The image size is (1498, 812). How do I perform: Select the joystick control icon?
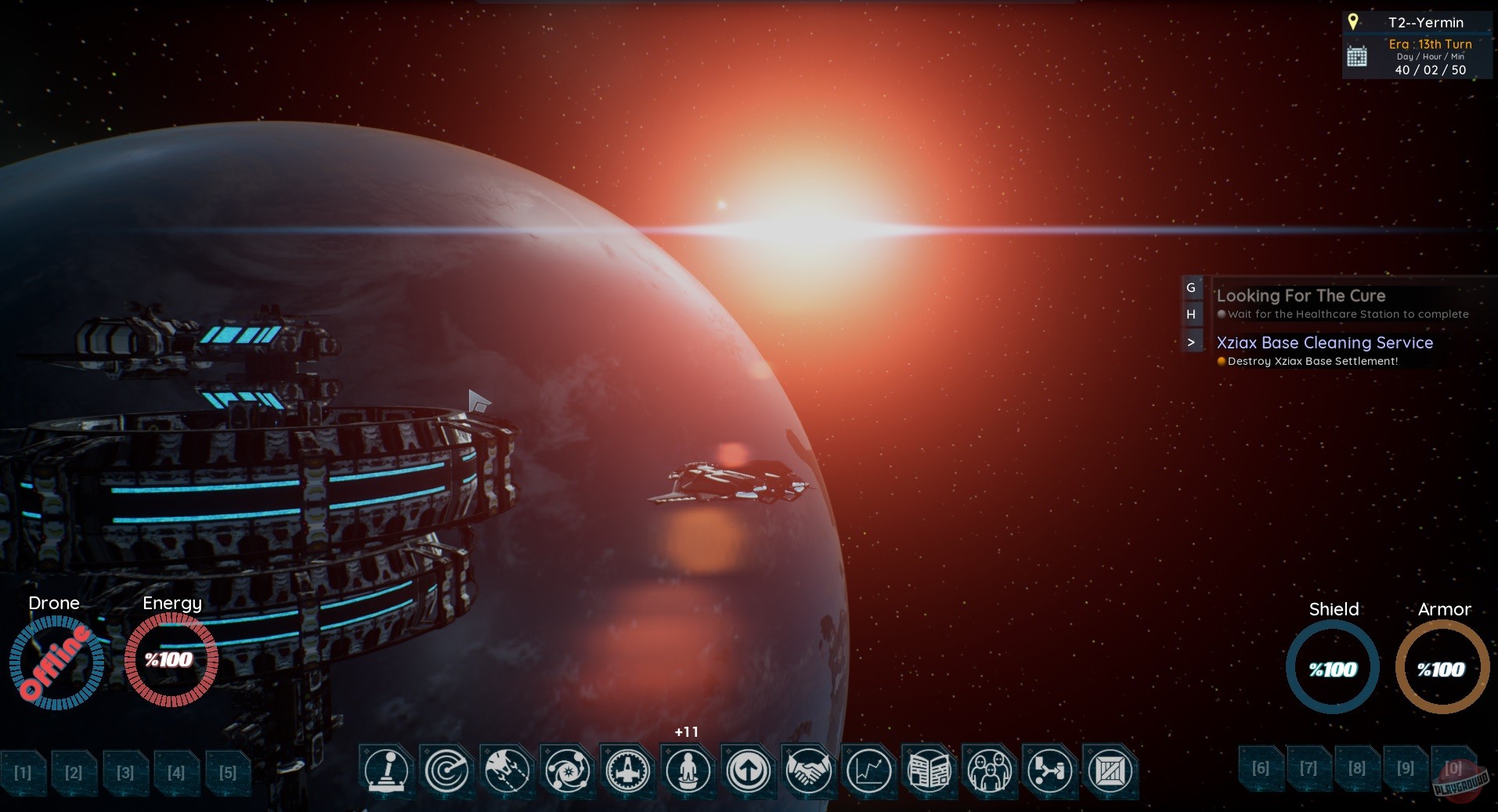tap(385, 771)
